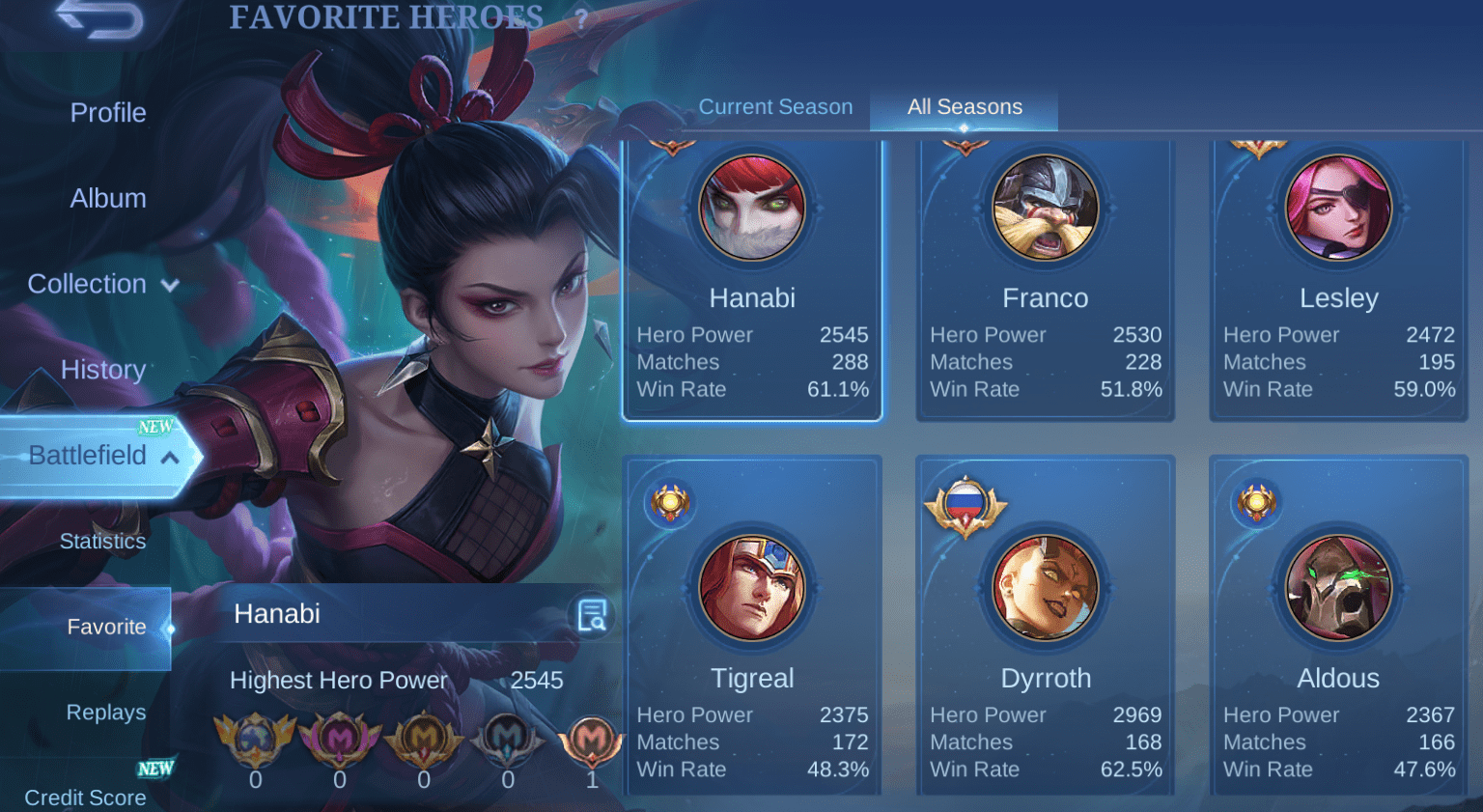Expand the Collection menu
1483x812 pixels.
pos(102,284)
